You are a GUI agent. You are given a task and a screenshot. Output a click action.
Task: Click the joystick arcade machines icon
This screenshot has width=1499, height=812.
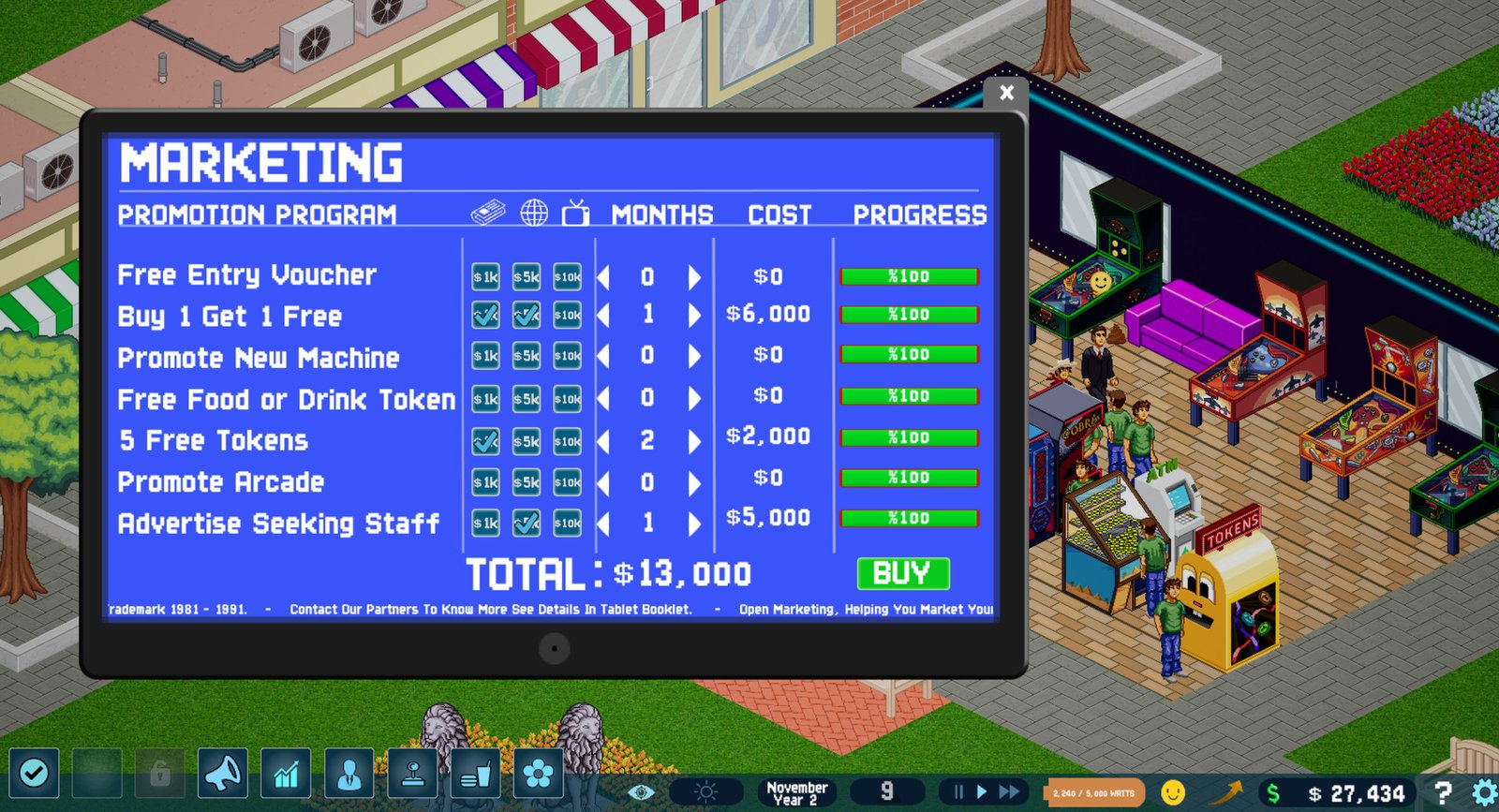click(x=412, y=775)
